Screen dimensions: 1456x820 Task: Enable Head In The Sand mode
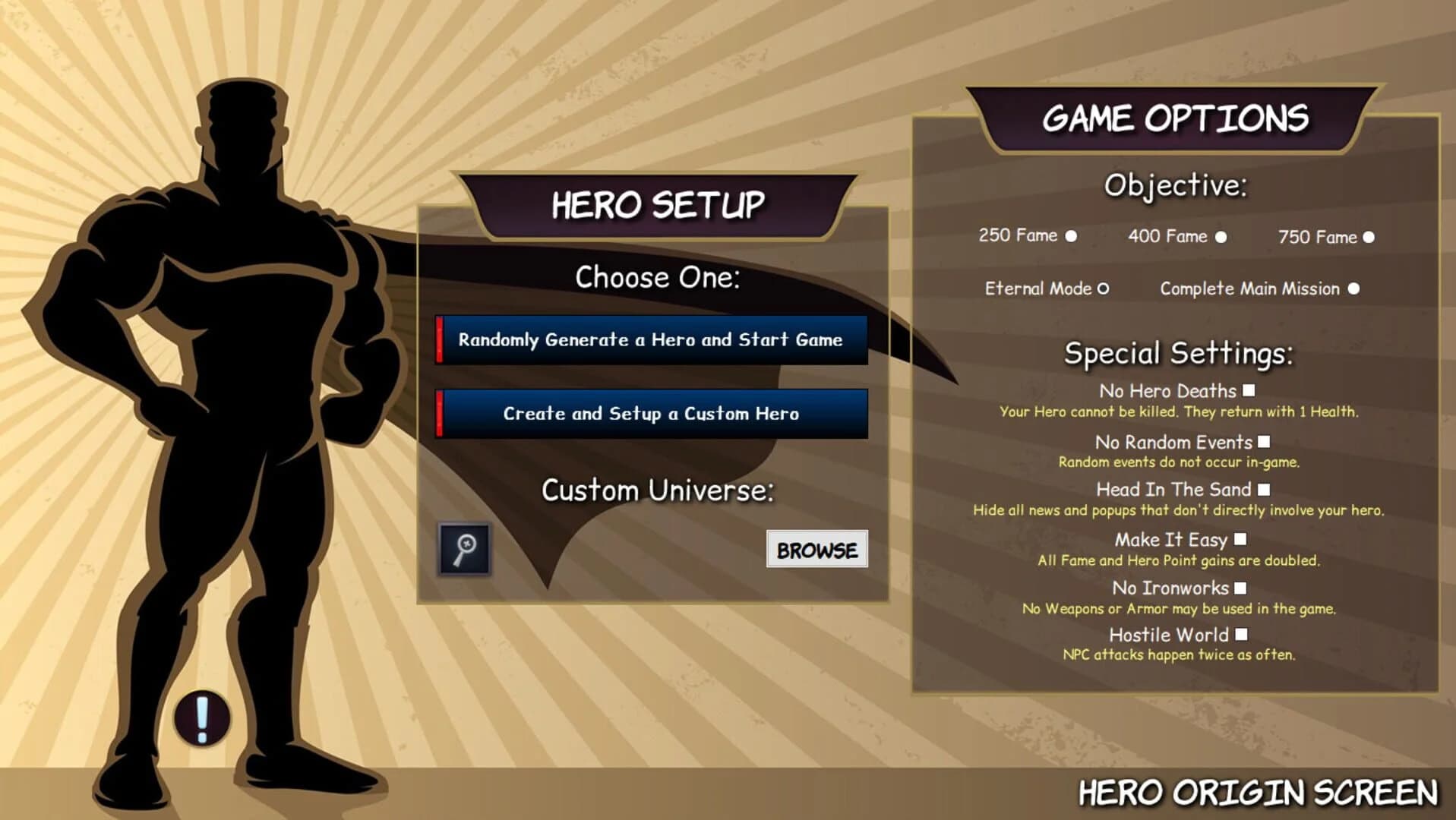coord(1265,490)
